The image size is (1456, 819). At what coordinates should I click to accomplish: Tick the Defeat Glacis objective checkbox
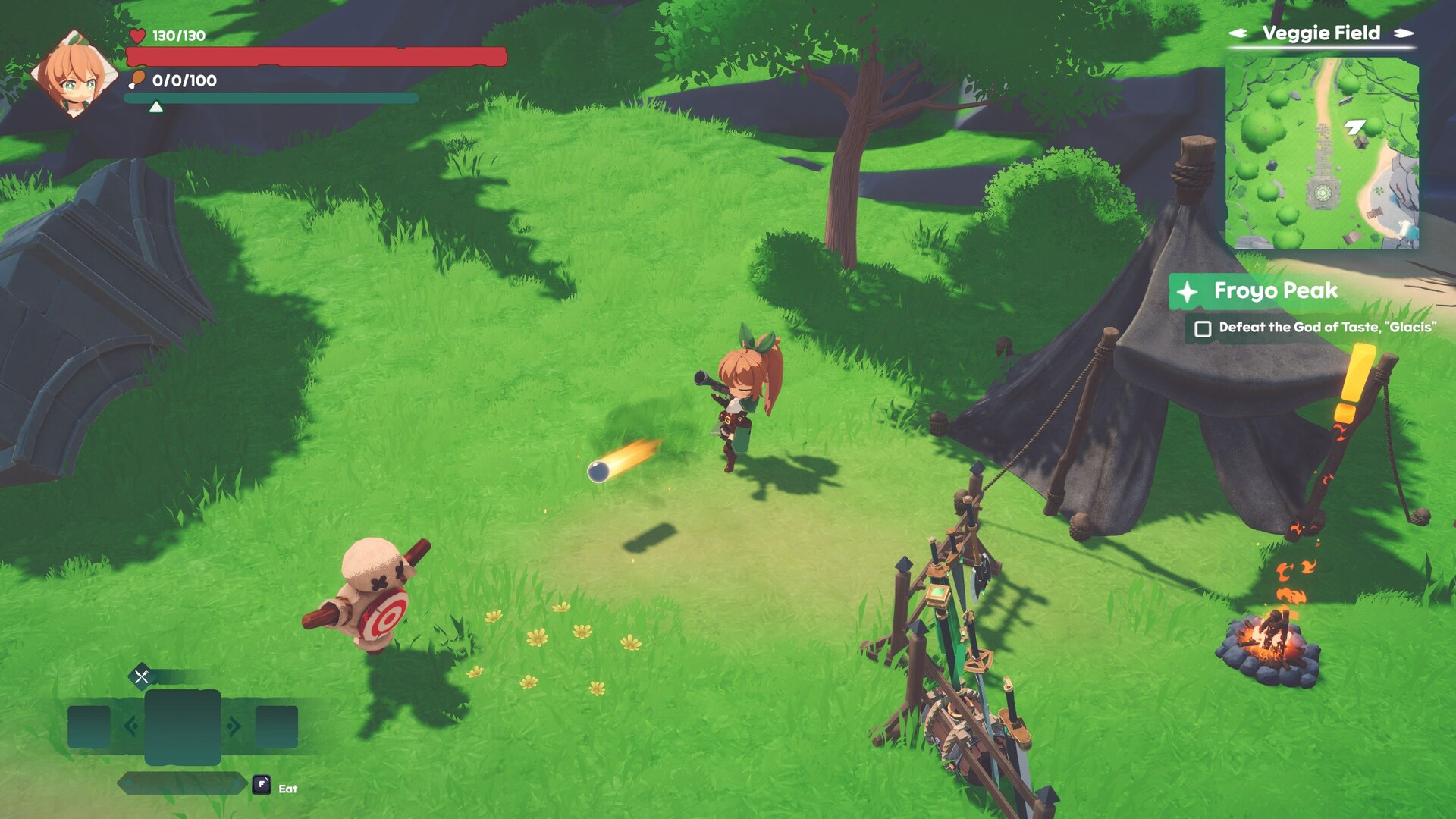click(1203, 329)
